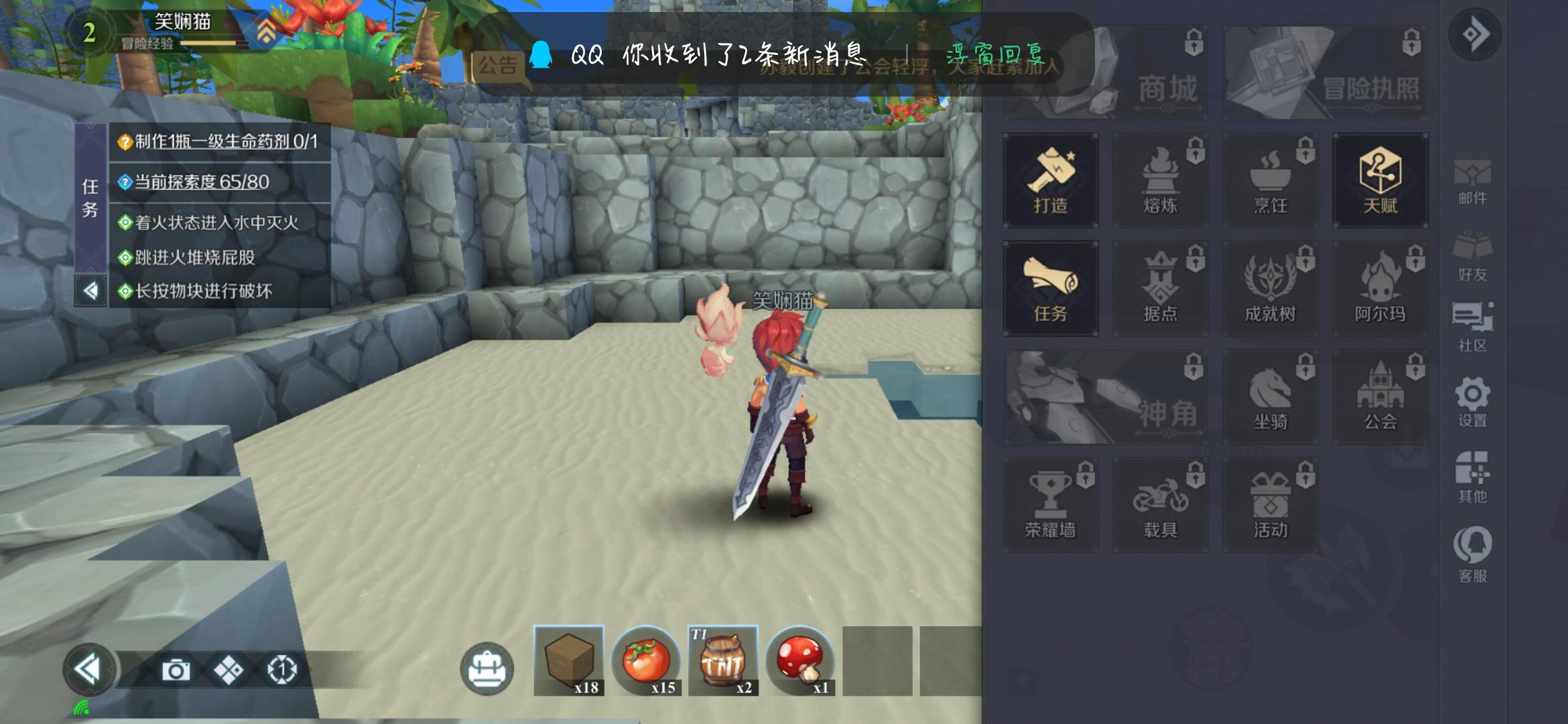Open the 活动 events gift icon

pyautogui.click(x=1270, y=504)
